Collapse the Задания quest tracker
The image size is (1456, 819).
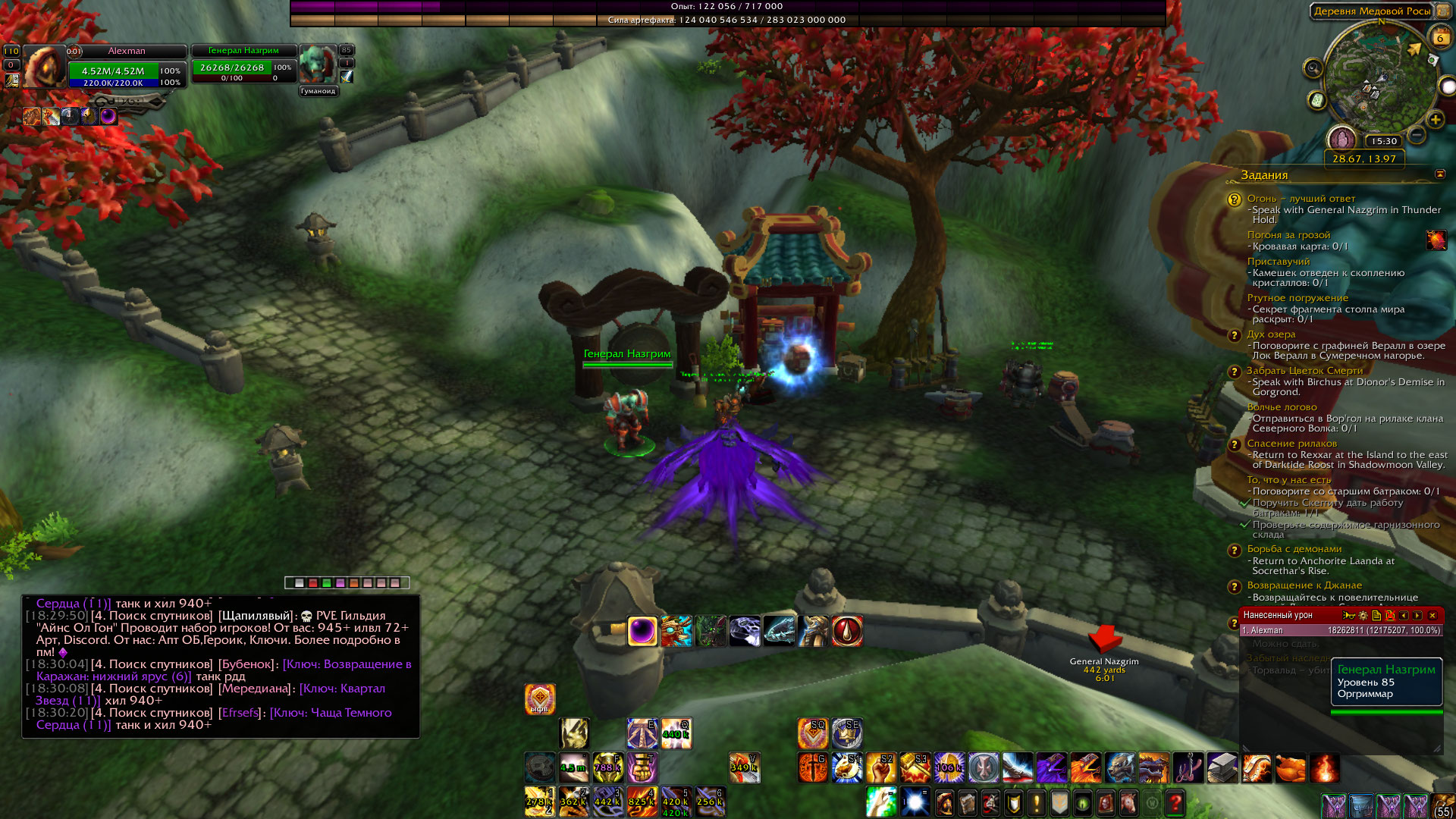point(1439,174)
